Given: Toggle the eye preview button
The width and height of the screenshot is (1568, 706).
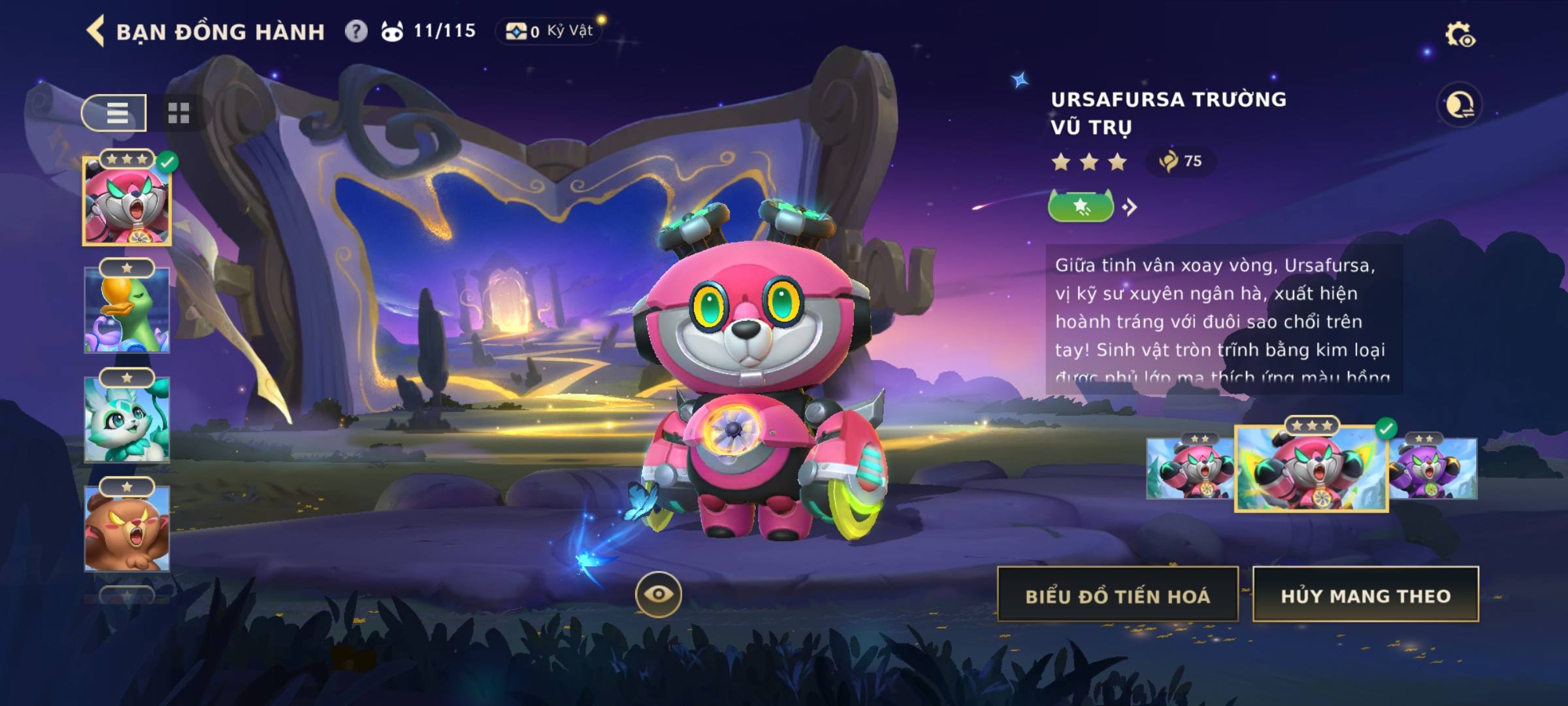Looking at the screenshot, I should (x=658, y=594).
